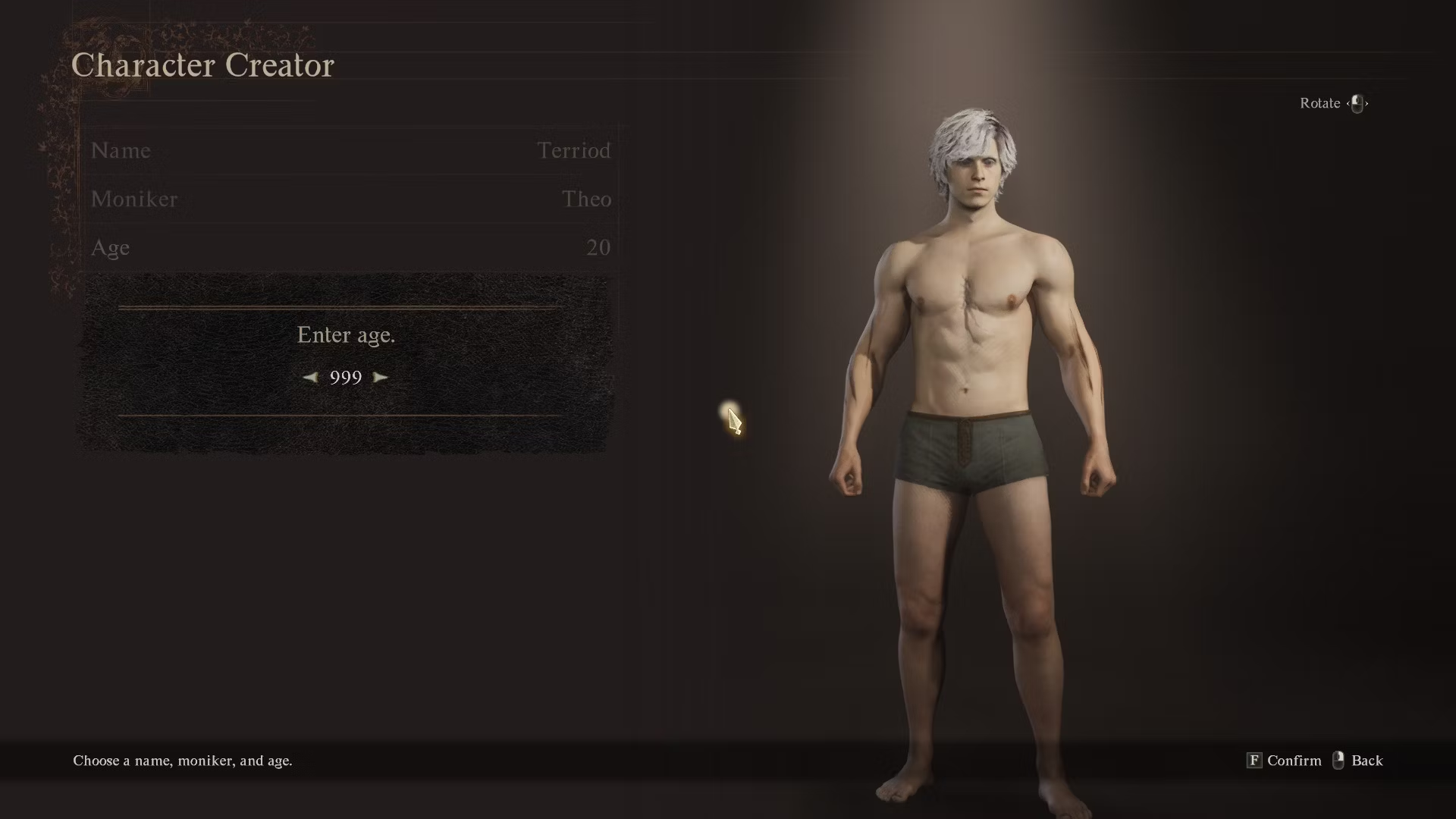1456x819 pixels.
Task: Select the Age row showing 20
Action: coord(350,247)
